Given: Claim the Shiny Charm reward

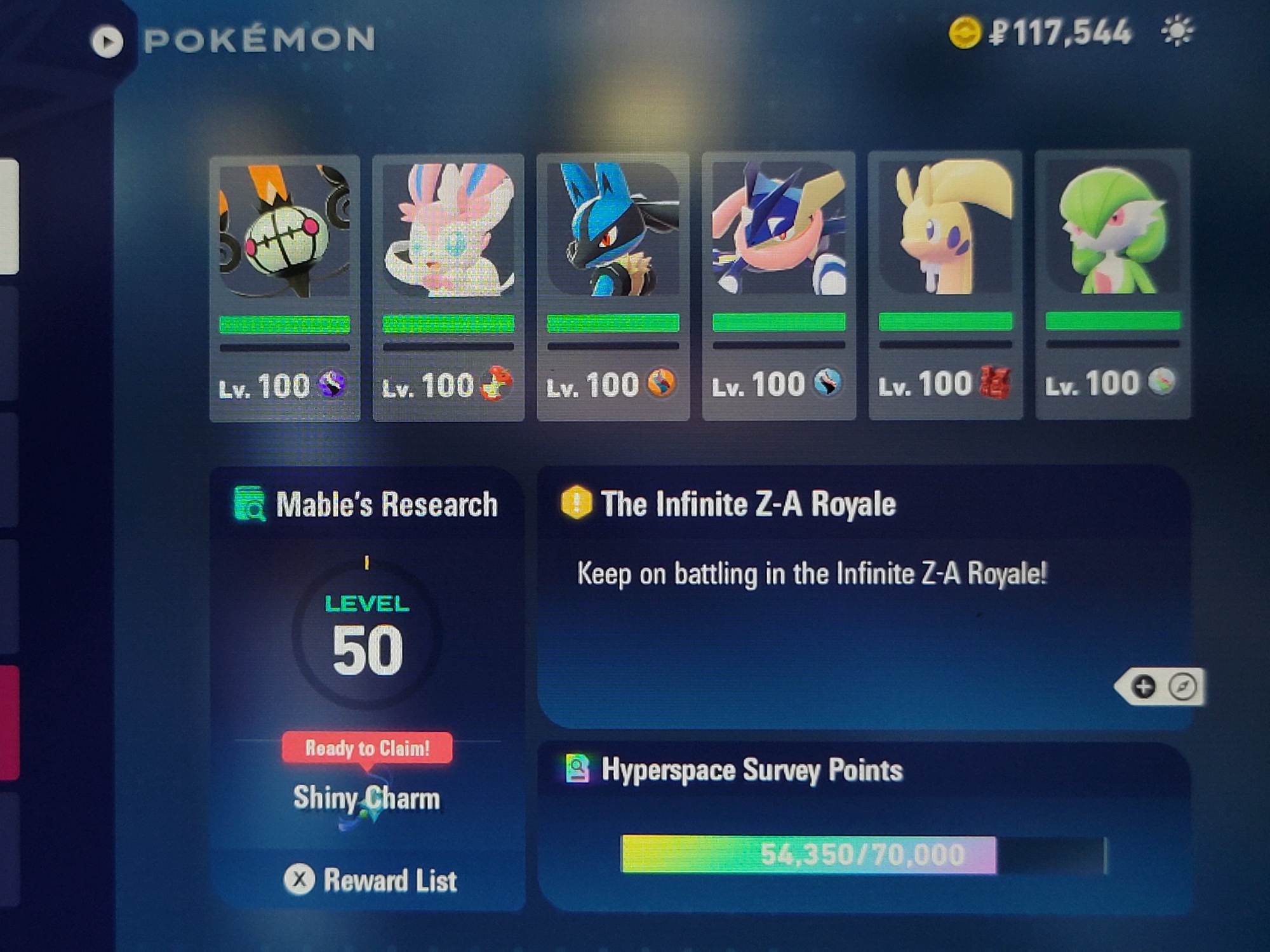Looking at the screenshot, I should click(367, 749).
